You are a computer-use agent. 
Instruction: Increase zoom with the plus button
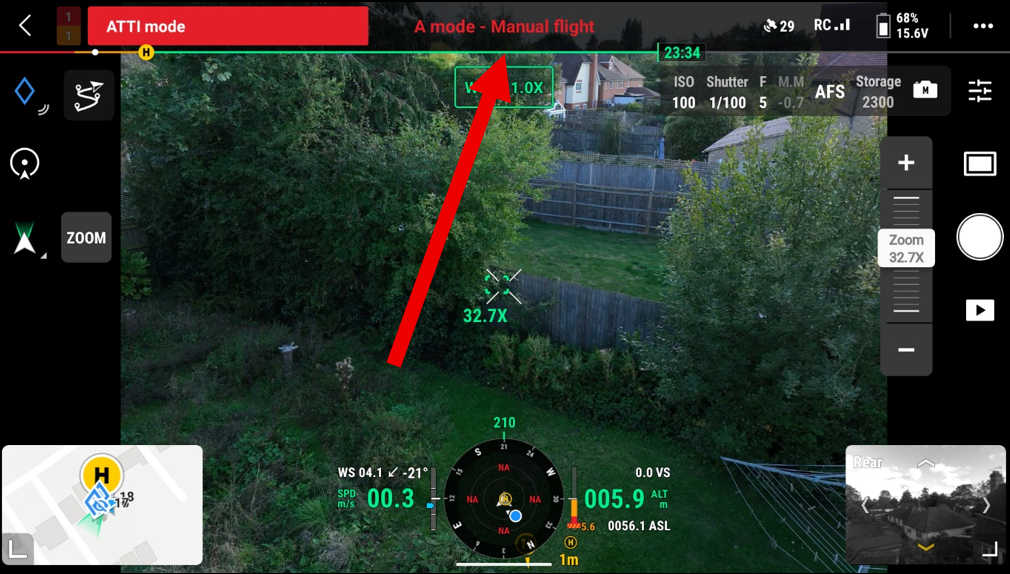(906, 163)
